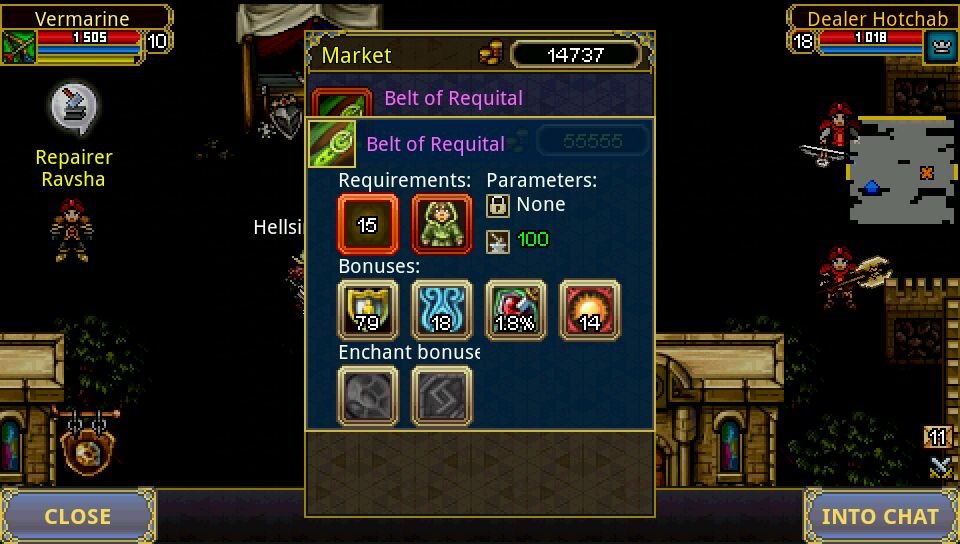Send item link INTO CHAT
The image size is (960, 544).
[x=880, y=516]
